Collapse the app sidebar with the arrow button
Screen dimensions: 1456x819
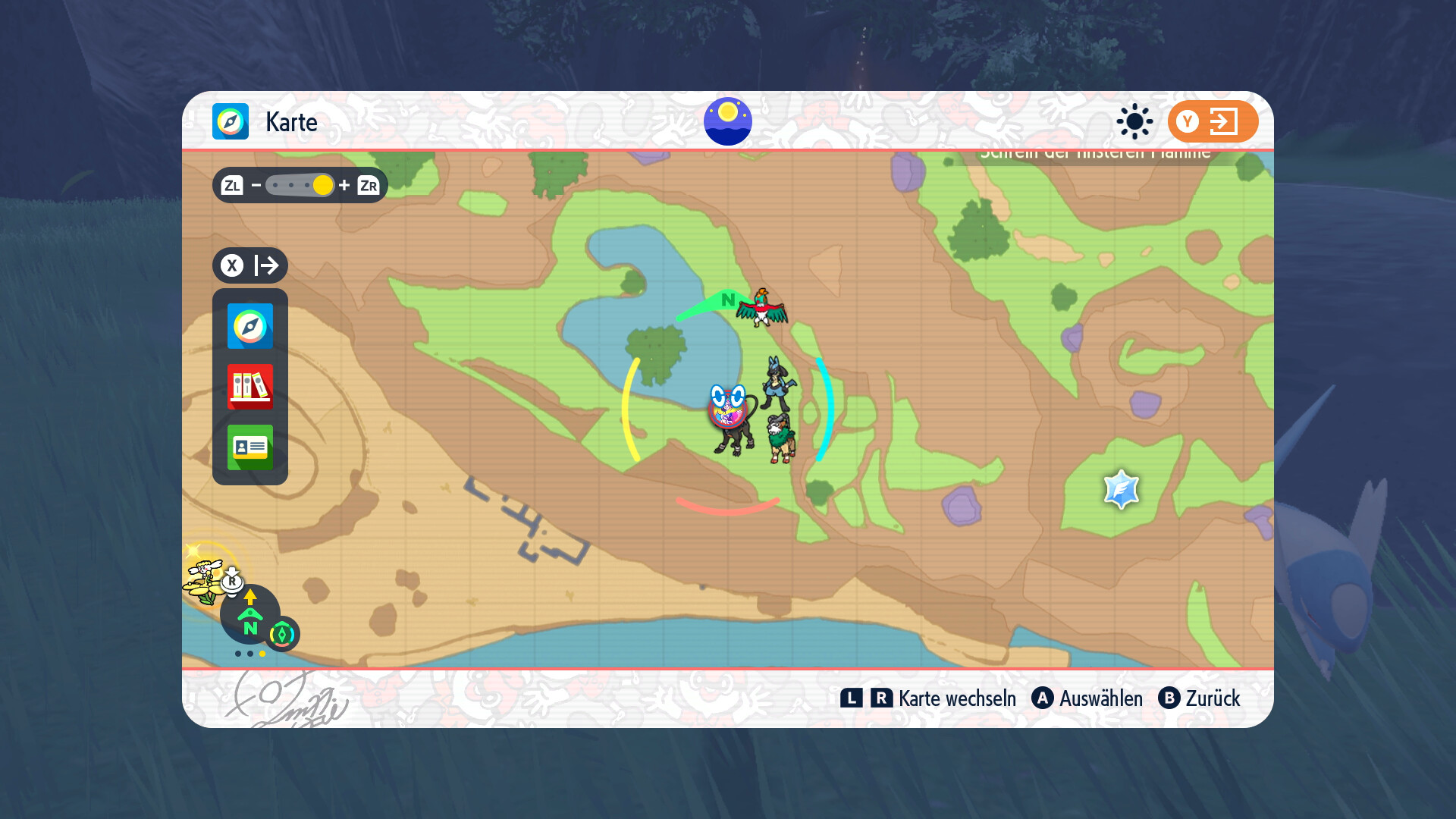[x=250, y=265]
